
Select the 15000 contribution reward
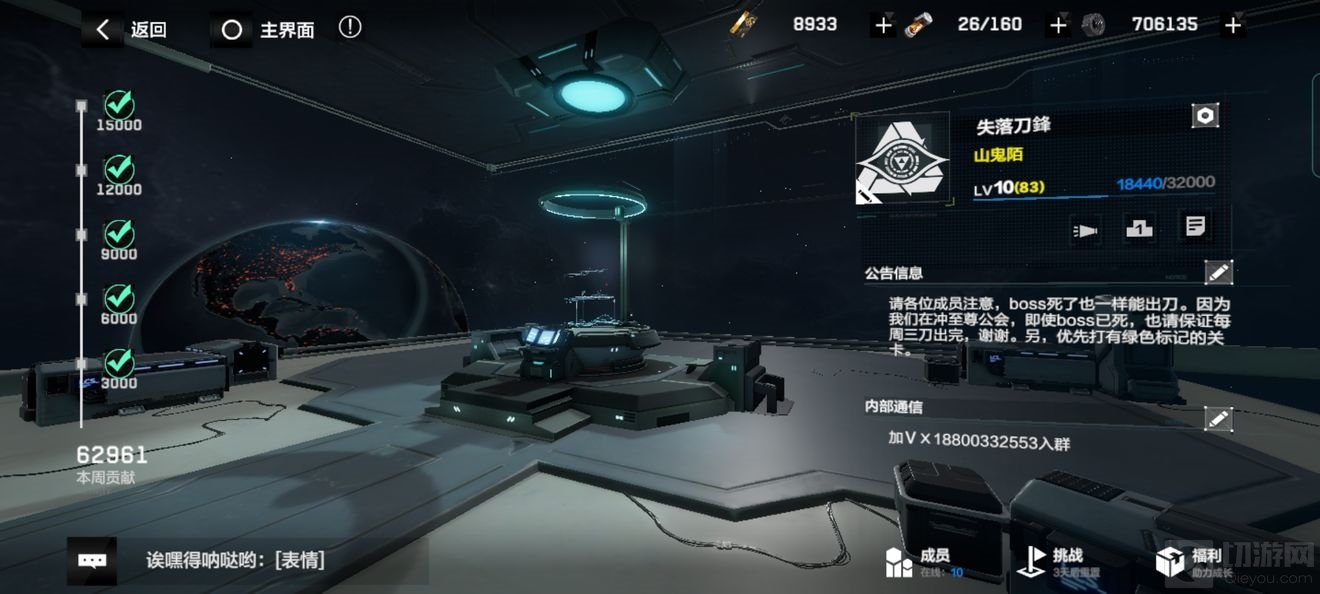click(x=120, y=104)
